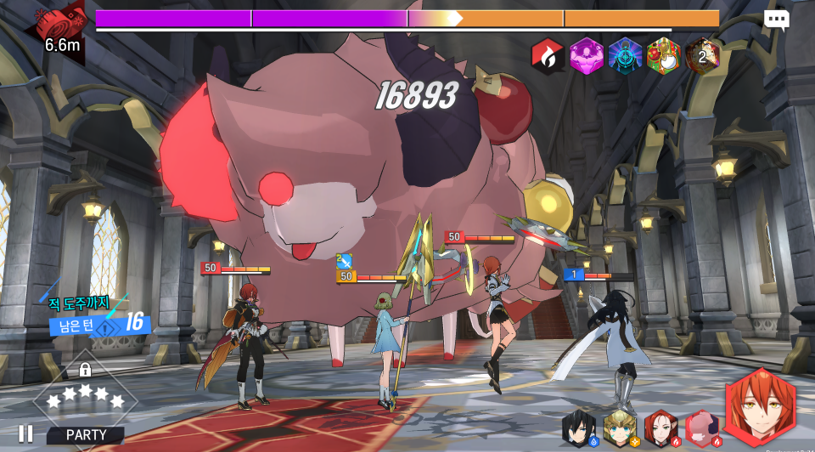Screen dimensions: 815x452
Task: View the purple muscular figure buff icon
Action: coord(586,56)
